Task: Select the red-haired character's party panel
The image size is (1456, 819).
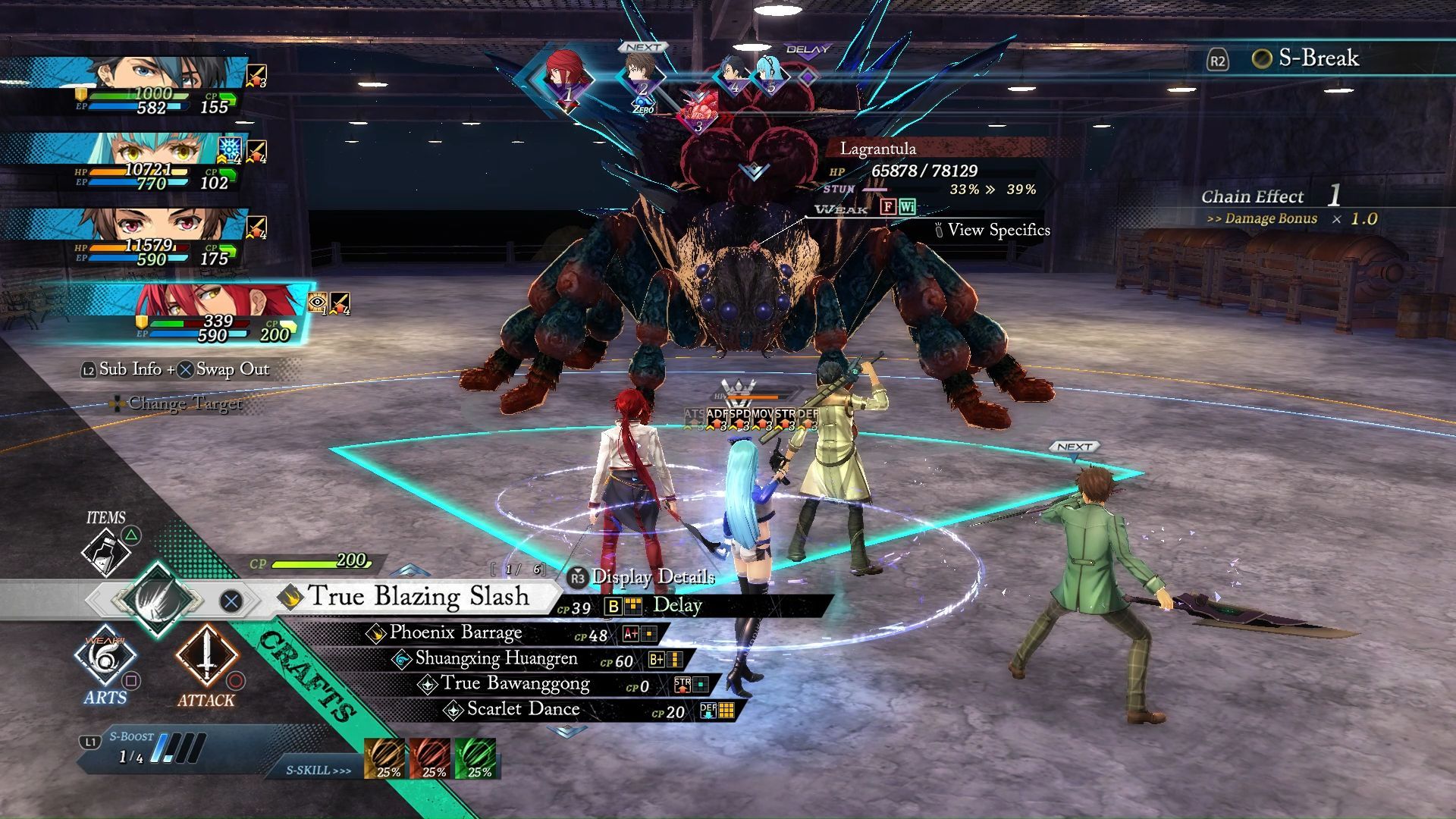Action: pos(220,312)
